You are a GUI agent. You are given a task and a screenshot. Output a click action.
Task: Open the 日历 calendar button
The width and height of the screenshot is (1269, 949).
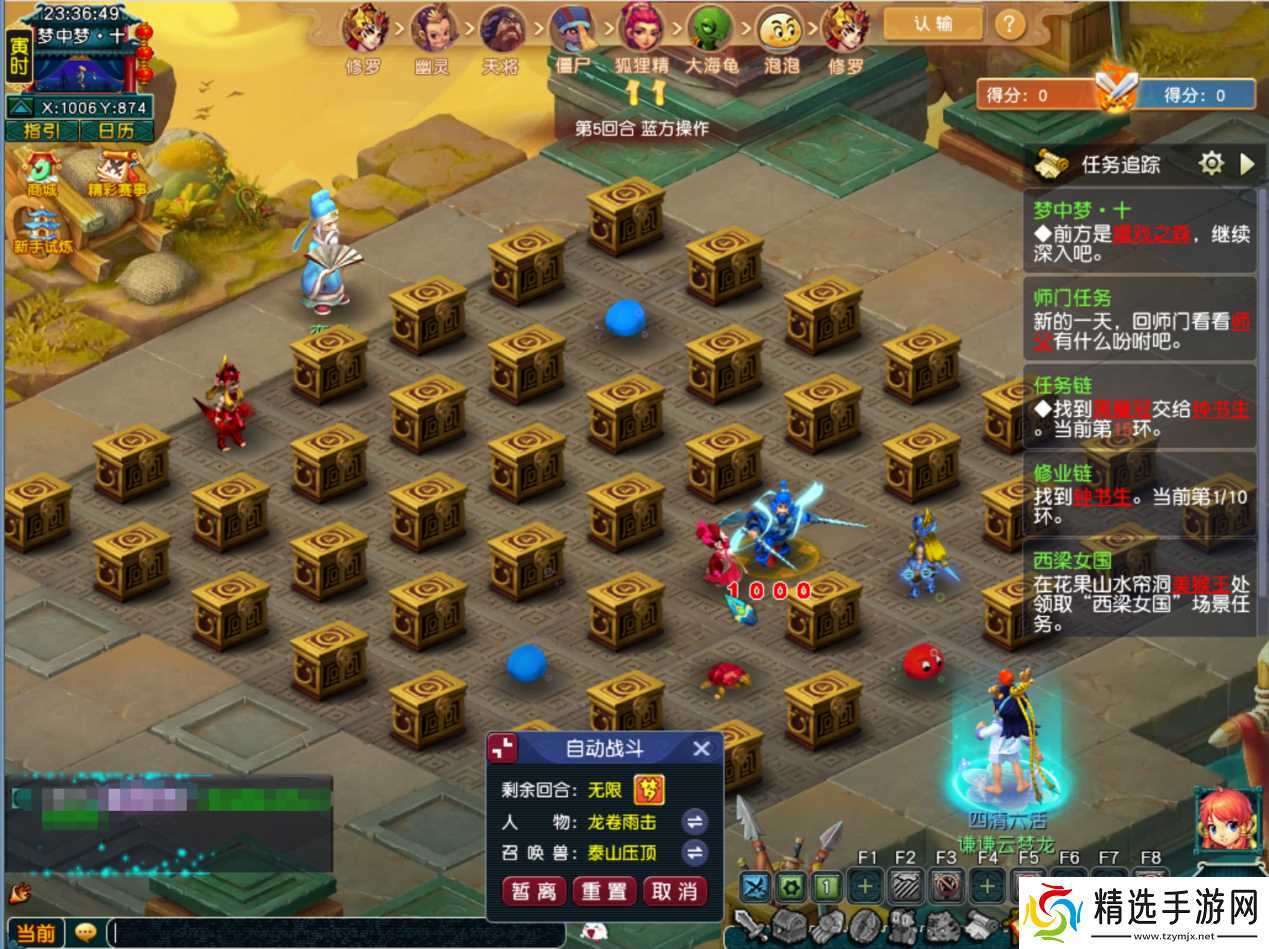[x=115, y=131]
